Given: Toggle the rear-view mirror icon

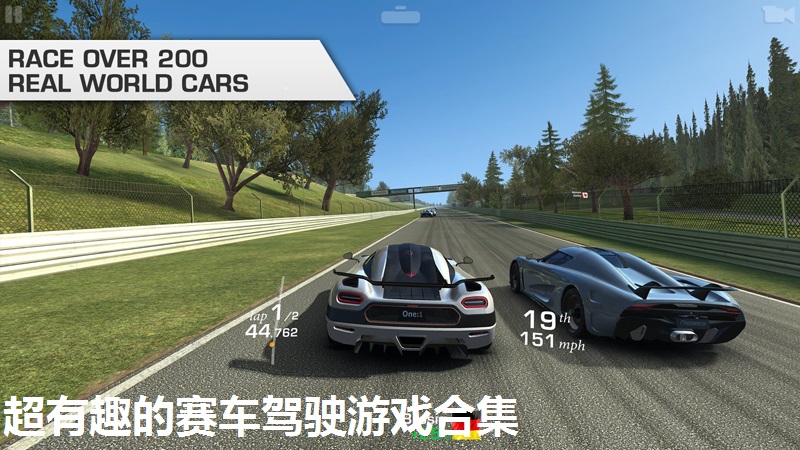Looking at the screenshot, I should click(x=398, y=16).
